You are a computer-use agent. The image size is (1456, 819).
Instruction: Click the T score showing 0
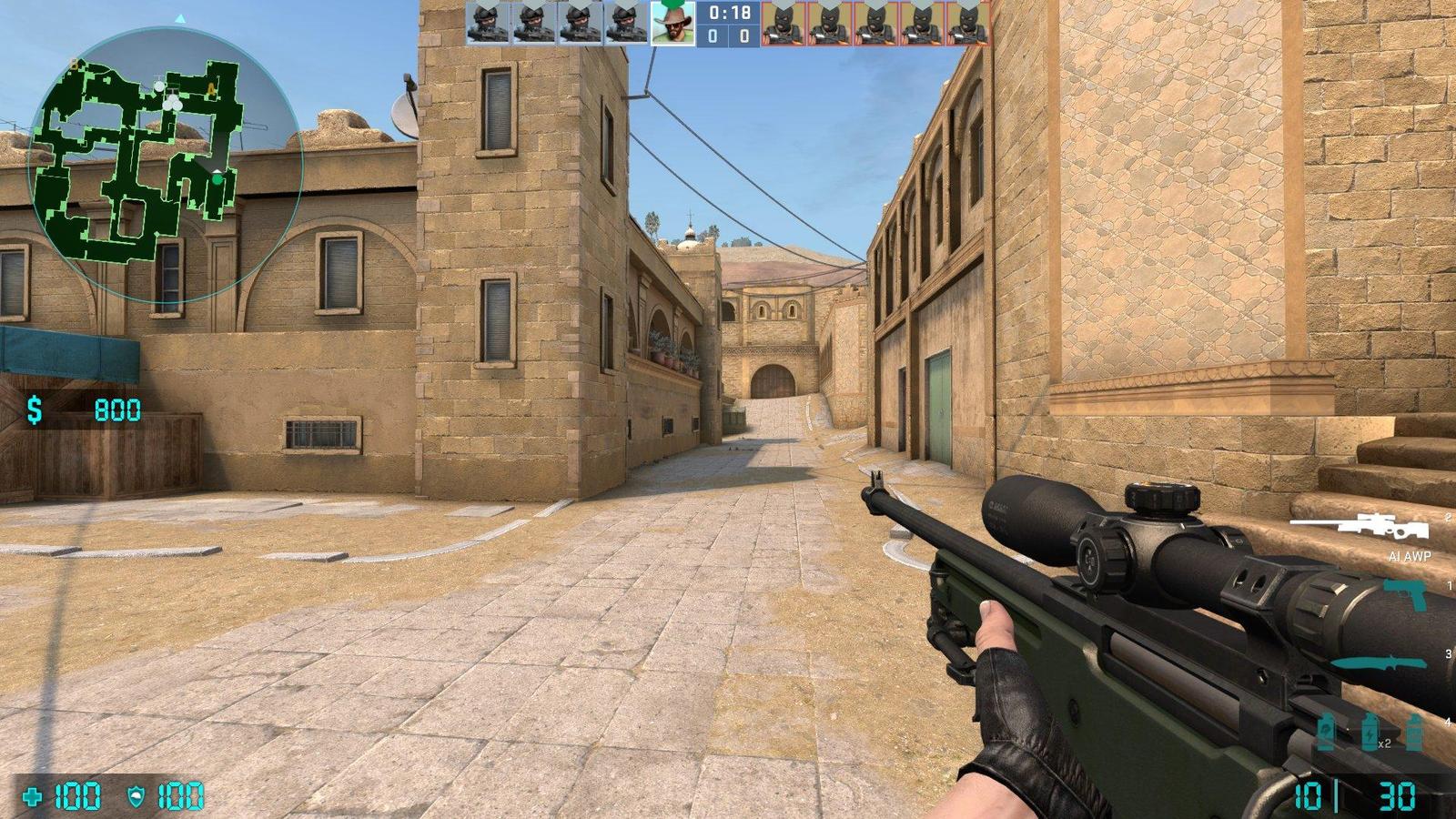[x=743, y=37]
